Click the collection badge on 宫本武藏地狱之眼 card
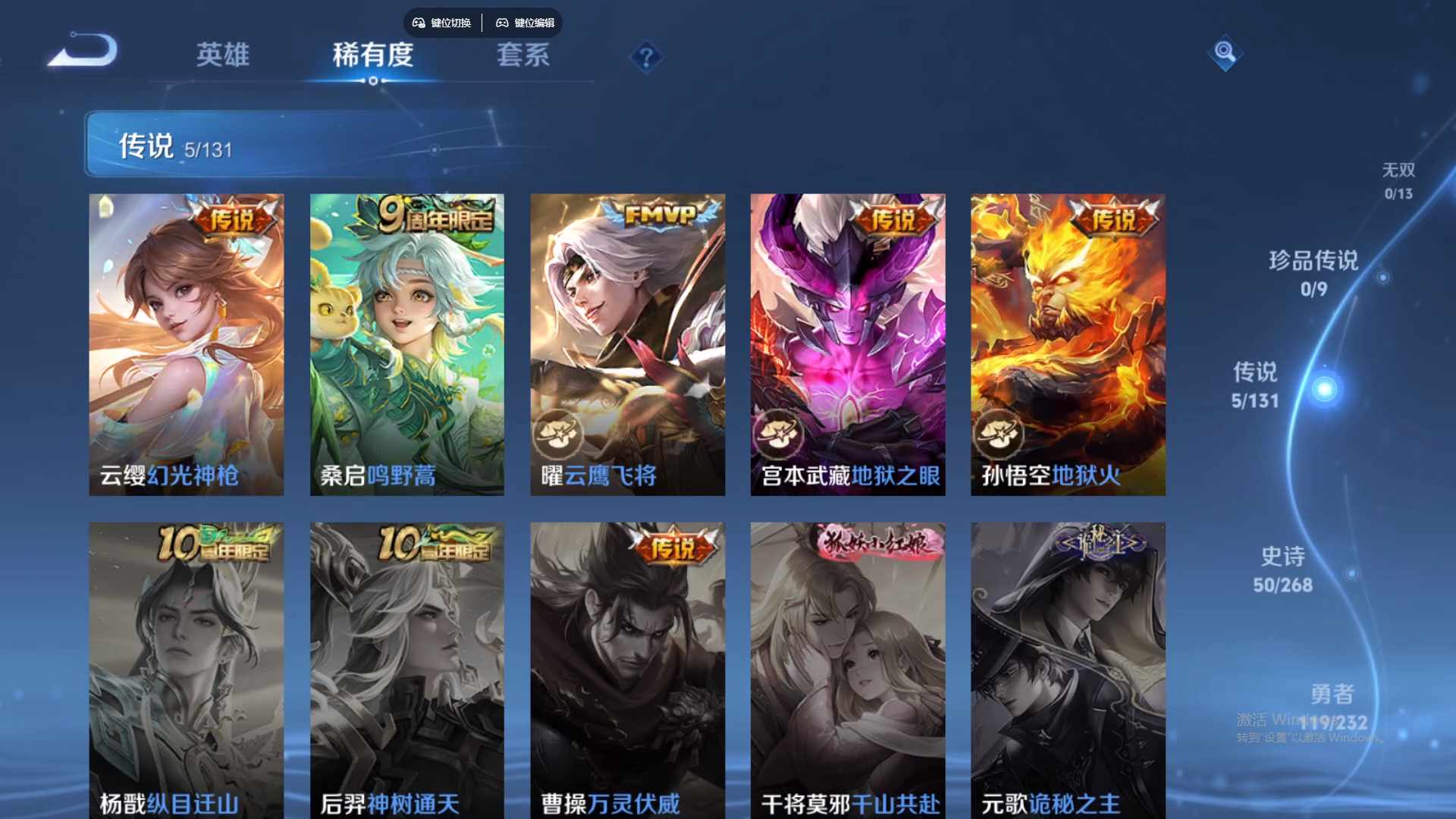Screen dimensions: 1456x819 [779, 433]
